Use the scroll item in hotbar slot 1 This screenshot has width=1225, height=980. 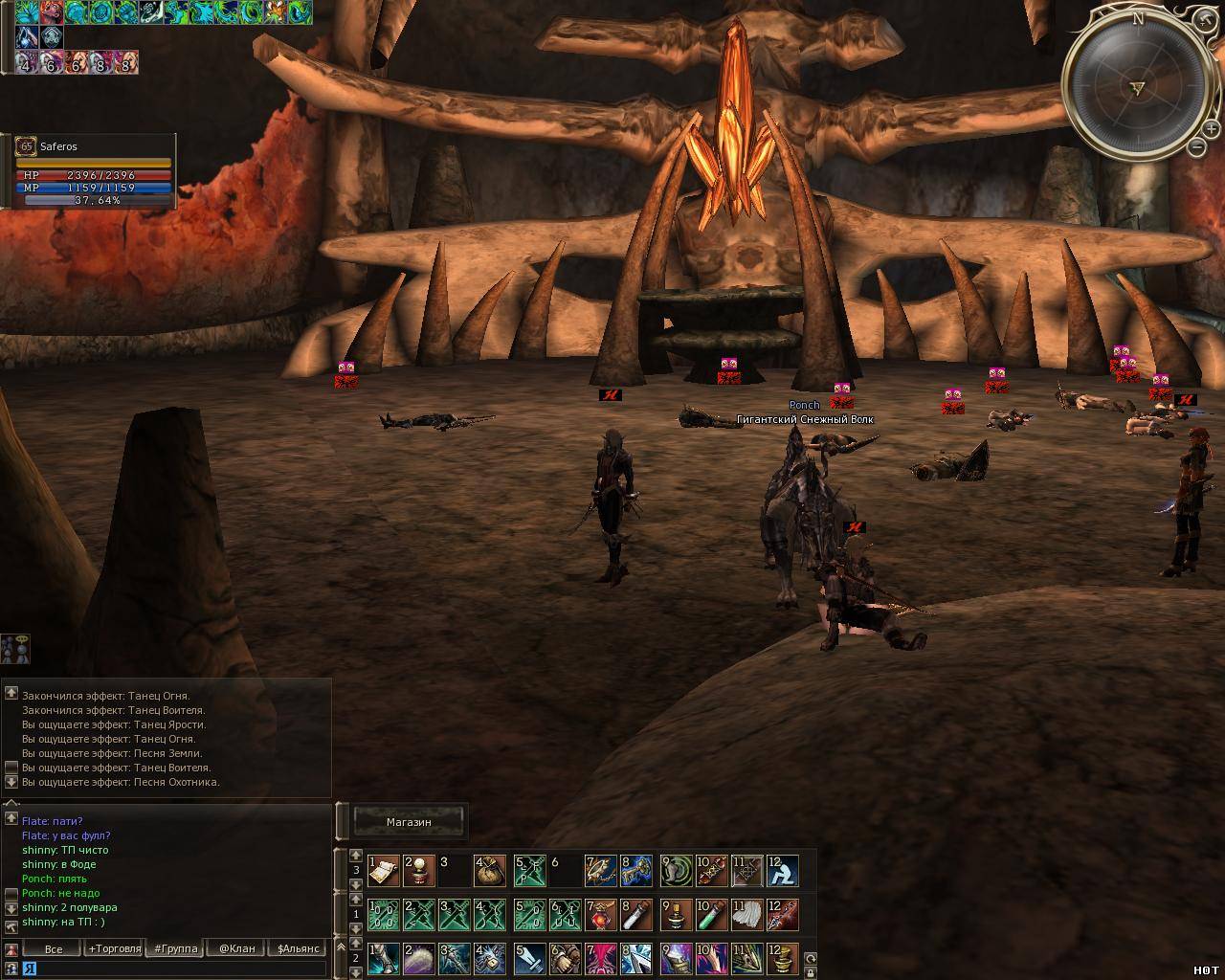[x=384, y=871]
